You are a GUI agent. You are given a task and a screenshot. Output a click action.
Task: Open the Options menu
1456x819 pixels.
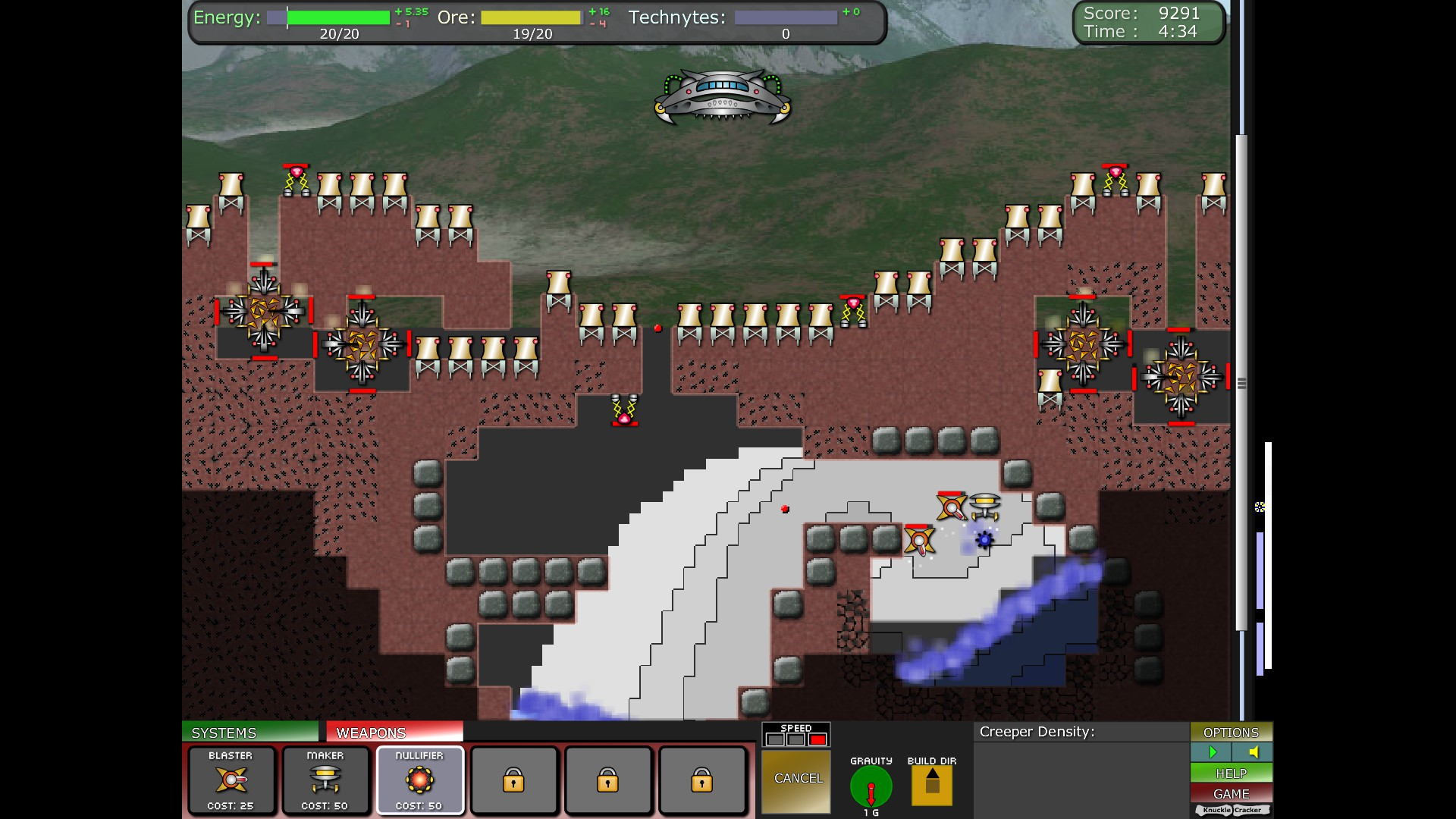[1231, 732]
